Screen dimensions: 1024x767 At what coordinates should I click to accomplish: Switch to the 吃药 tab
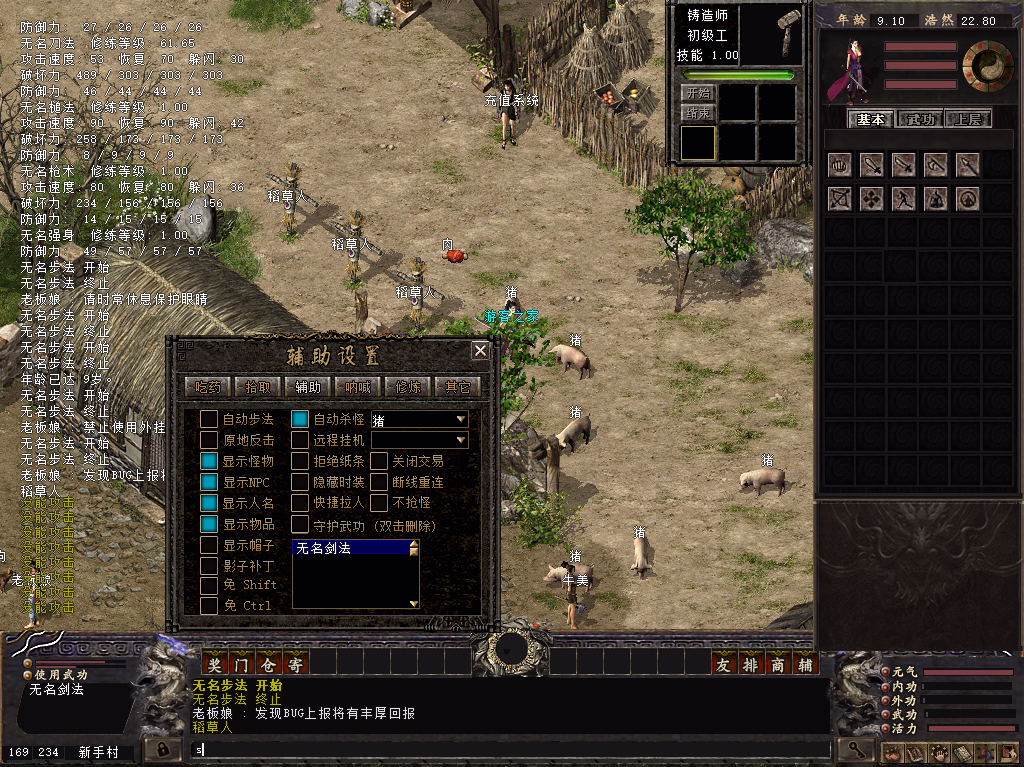pyautogui.click(x=208, y=387)
